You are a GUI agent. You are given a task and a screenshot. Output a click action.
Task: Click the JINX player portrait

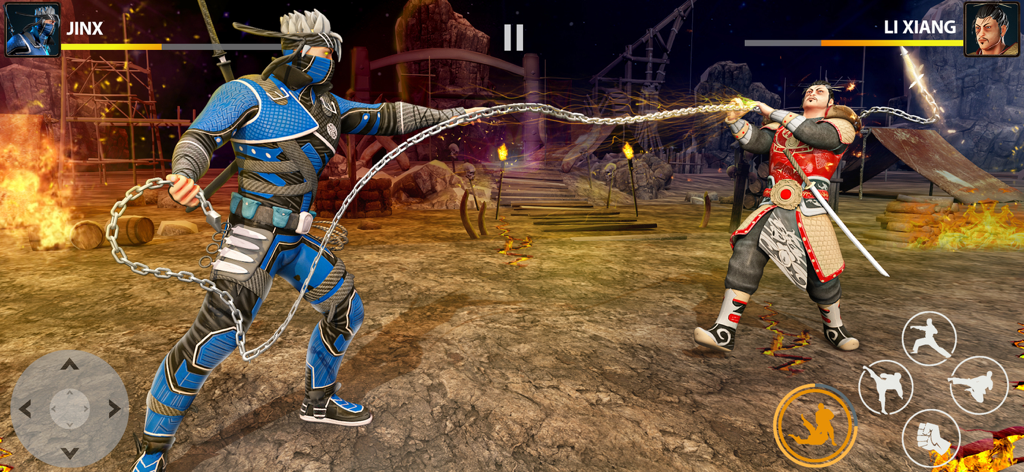coord(33,29)
